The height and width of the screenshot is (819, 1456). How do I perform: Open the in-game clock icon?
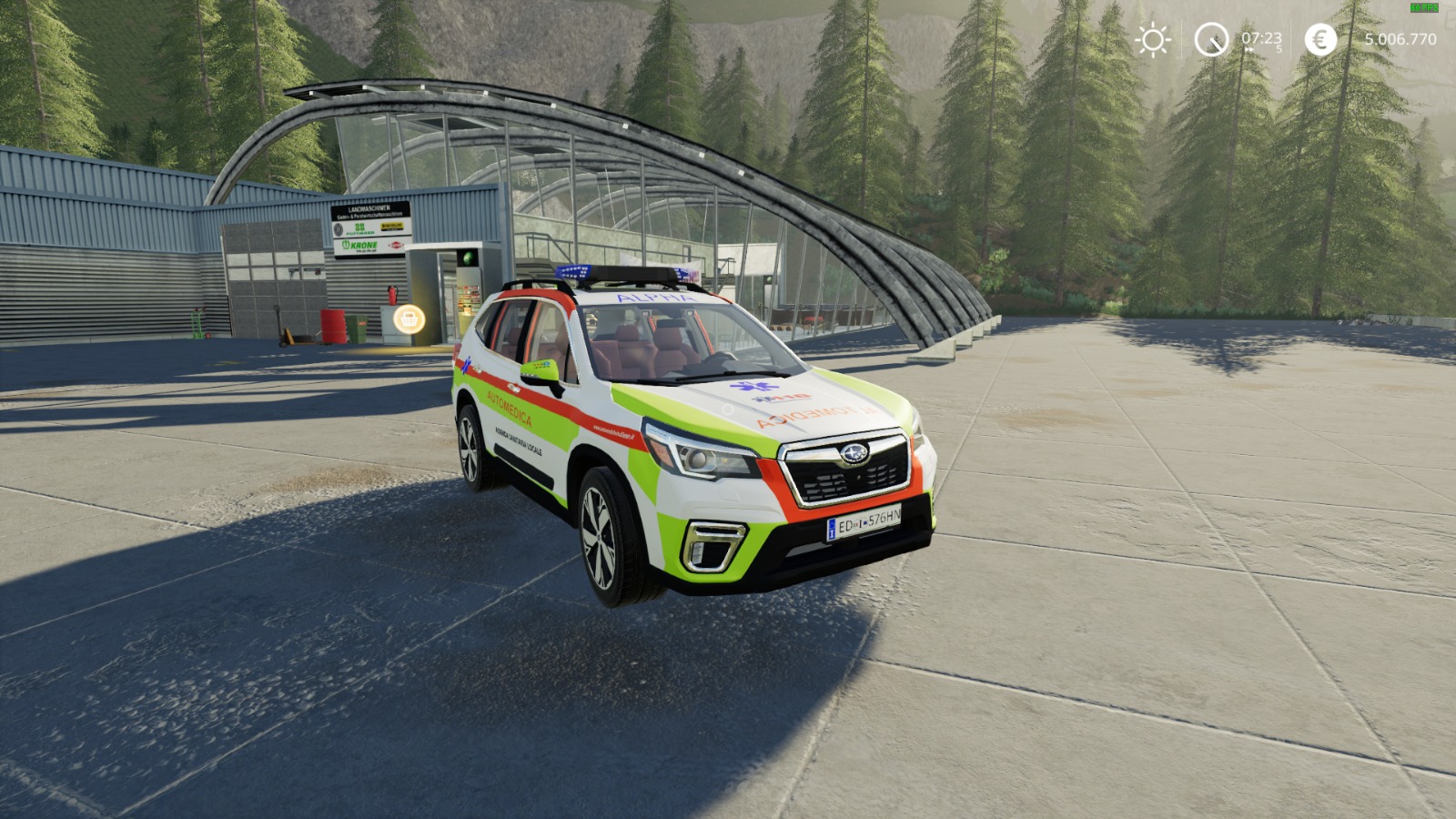click(1210, 39)
